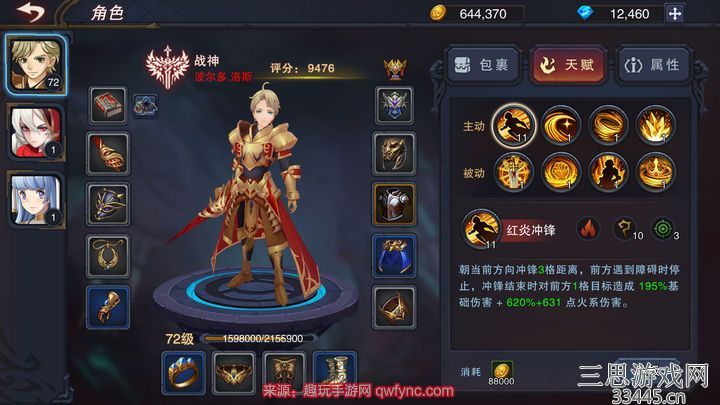This screenshot has width=720, height=405.
Task: Choose the golden whirlwind ring active skill
Action: point(610,124)
